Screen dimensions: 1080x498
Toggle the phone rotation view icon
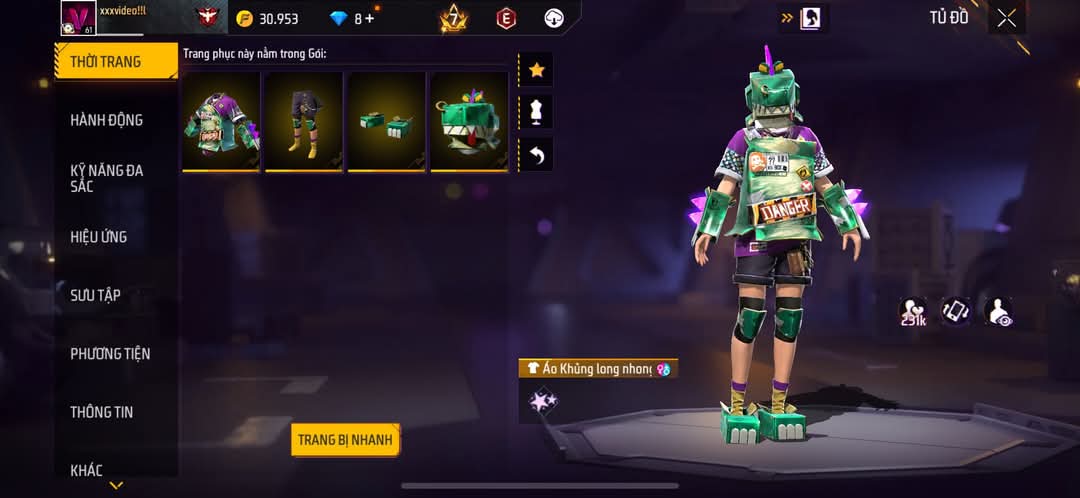(955, 311)
